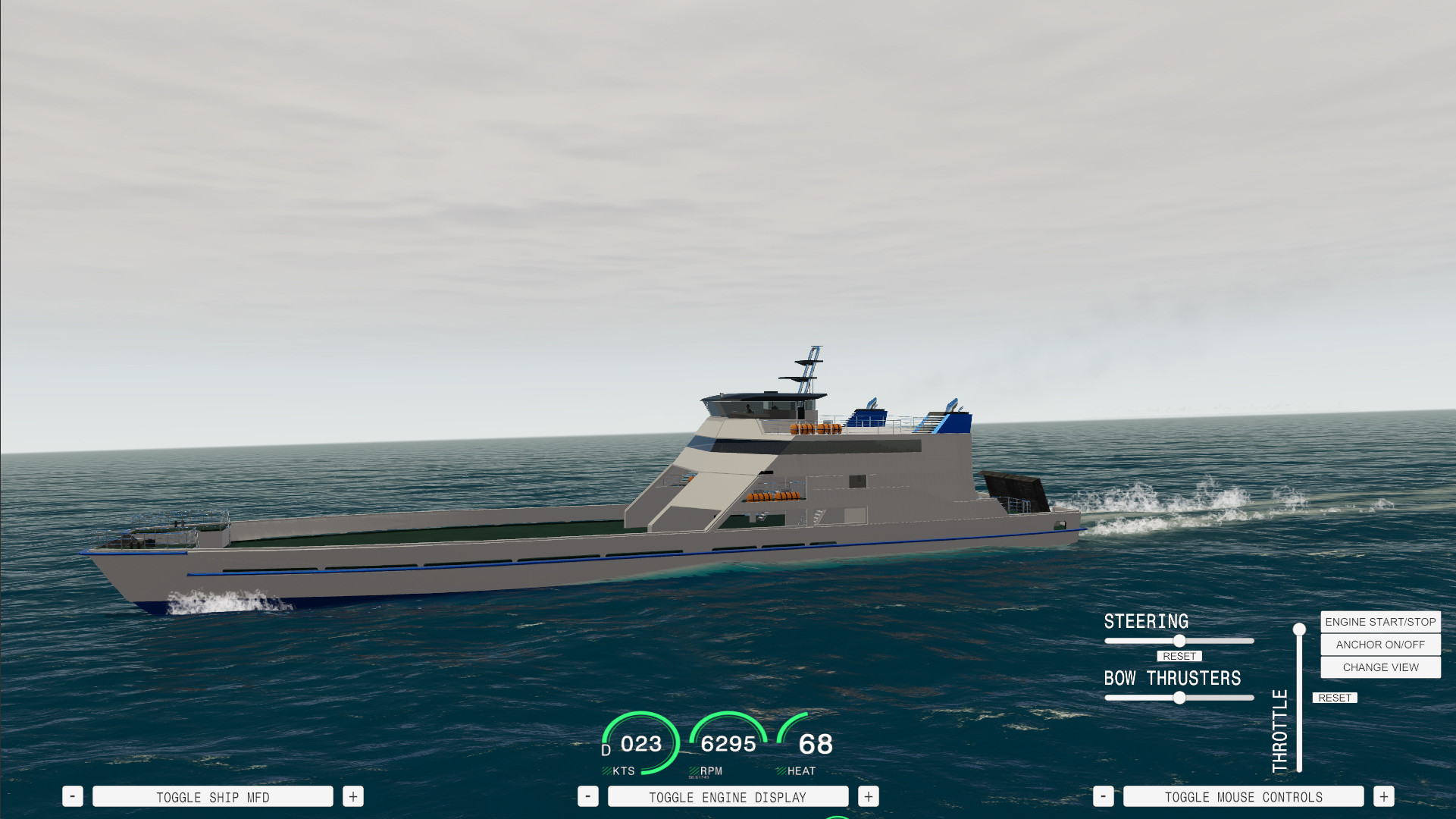Grab the vertical Throttle slider knob

click(x=1298, y=629)
